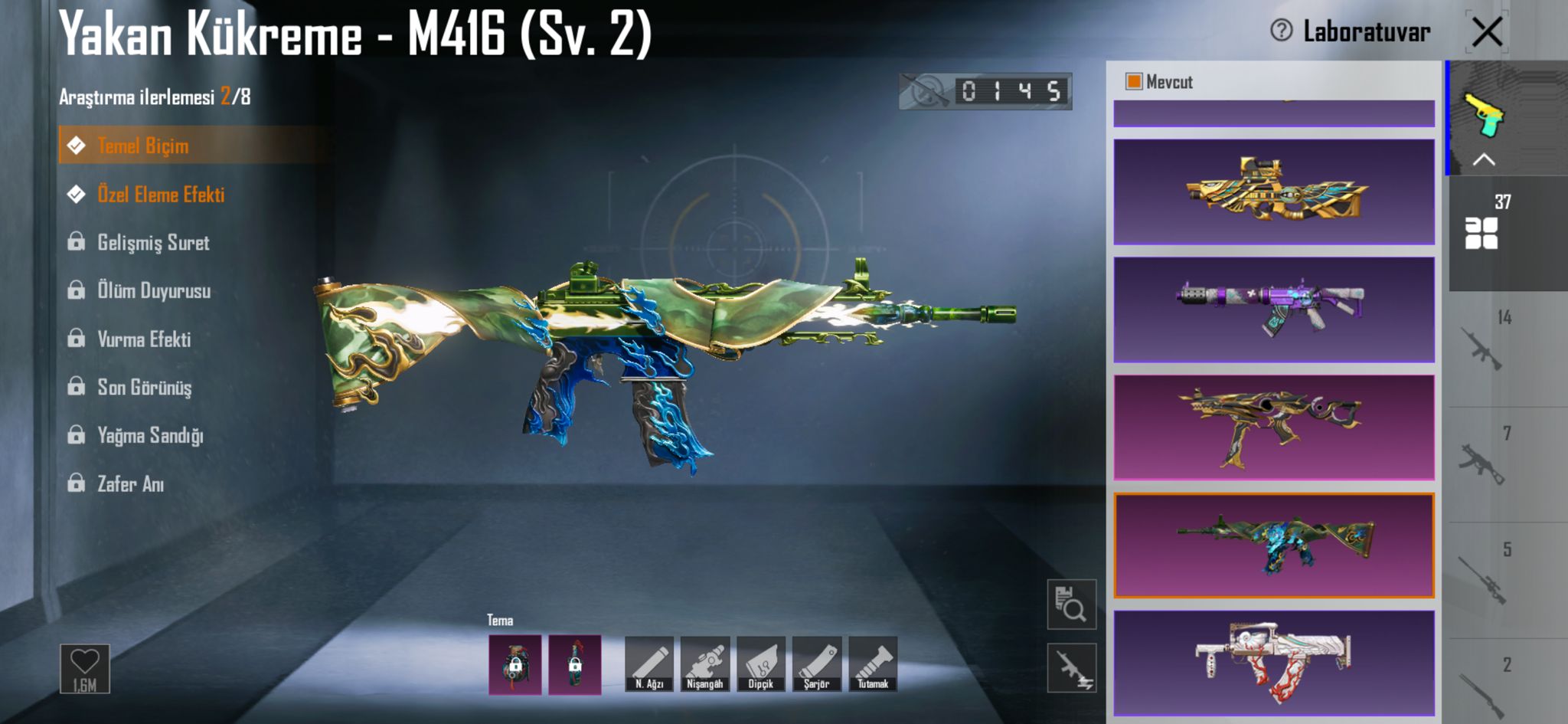Image resolution: width=1568 pixels, height=724 pixels.
Task: Select the locked Zafer Anı entry
Action: (130, 484)
